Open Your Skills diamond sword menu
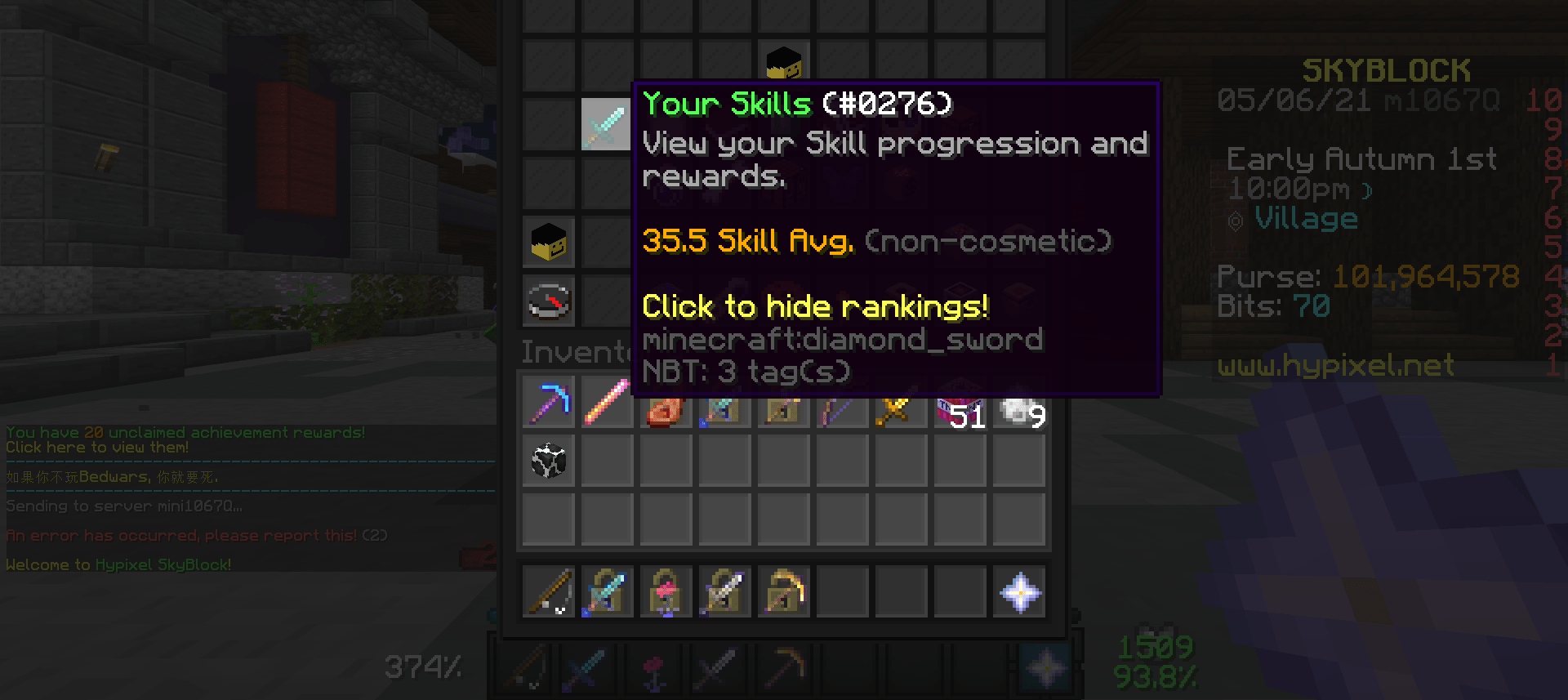The image size is (1568, 700). coord(606,123)
